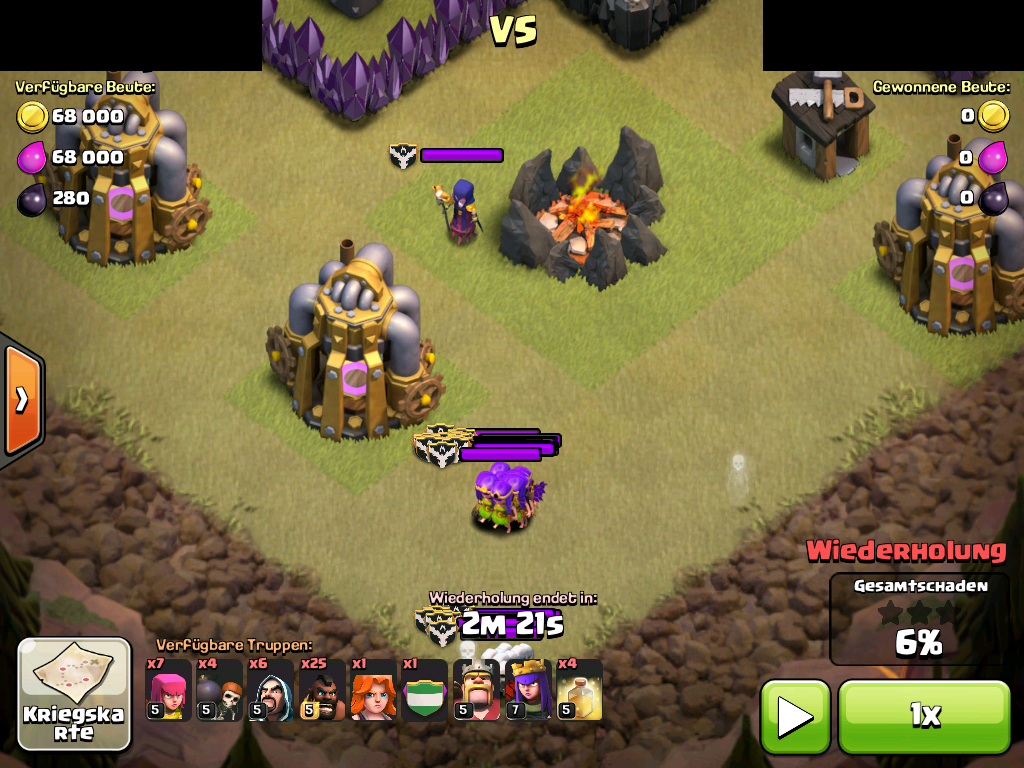Select the Barbarian King hero slot
The width and height of the screenshot is (1024, 768).
(x=476, y=690)
